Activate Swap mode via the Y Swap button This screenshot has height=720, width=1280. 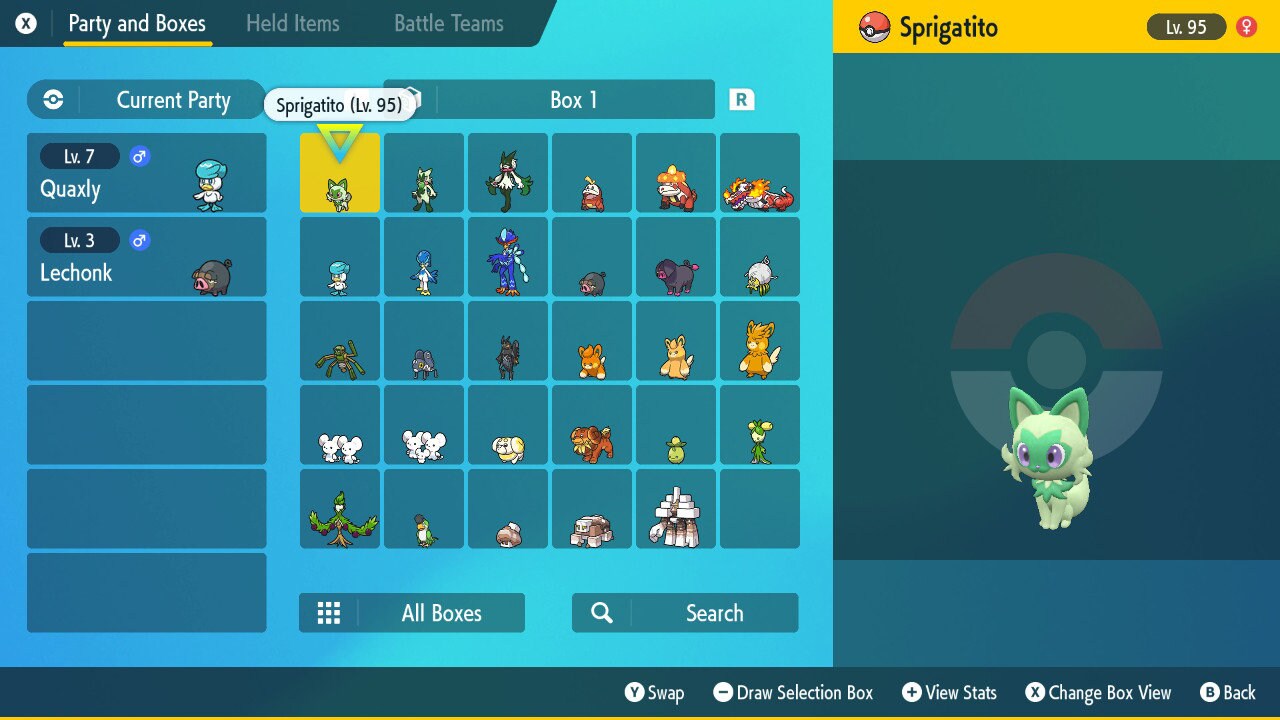655,692
